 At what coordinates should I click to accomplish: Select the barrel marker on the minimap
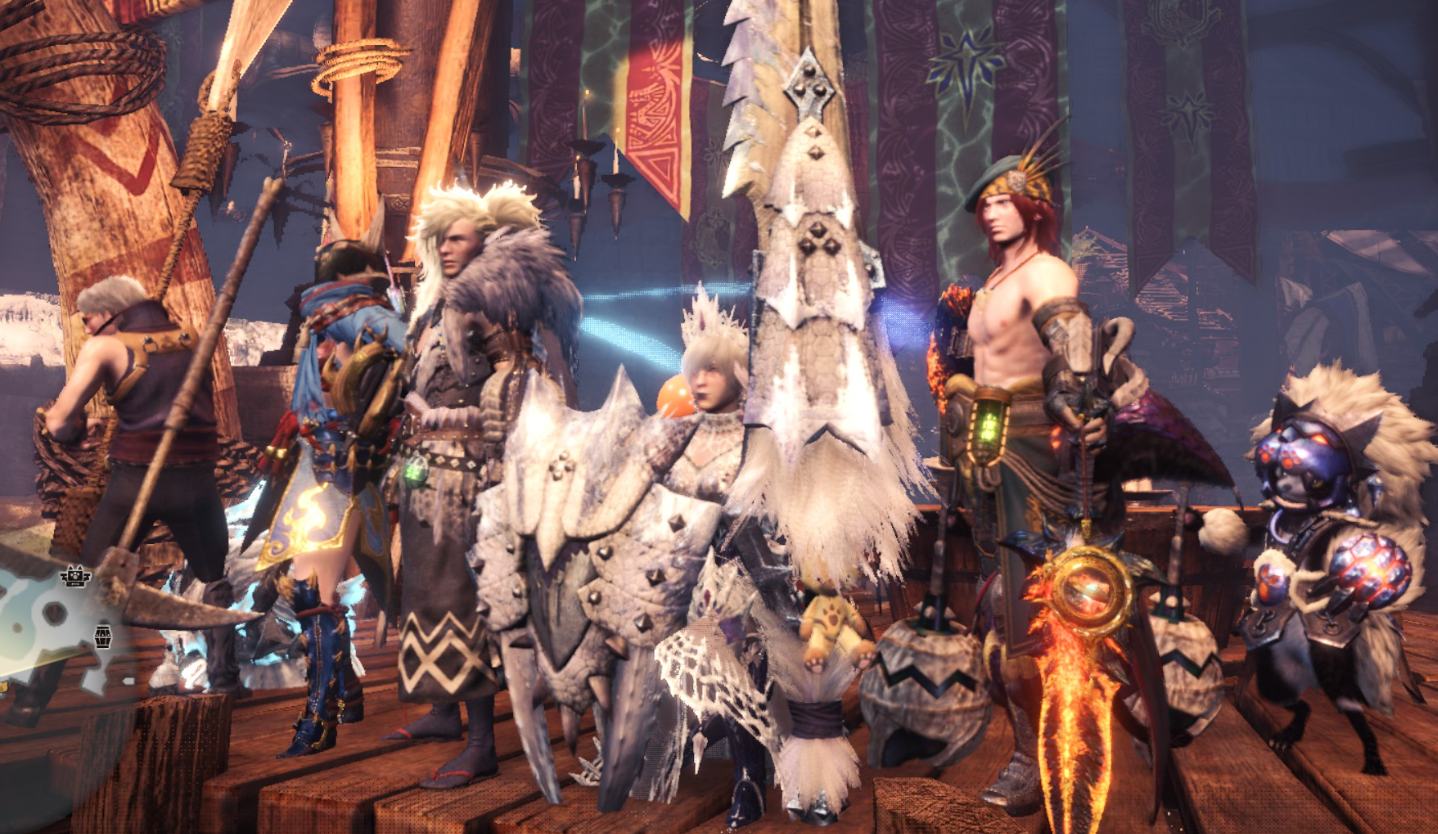103,635
